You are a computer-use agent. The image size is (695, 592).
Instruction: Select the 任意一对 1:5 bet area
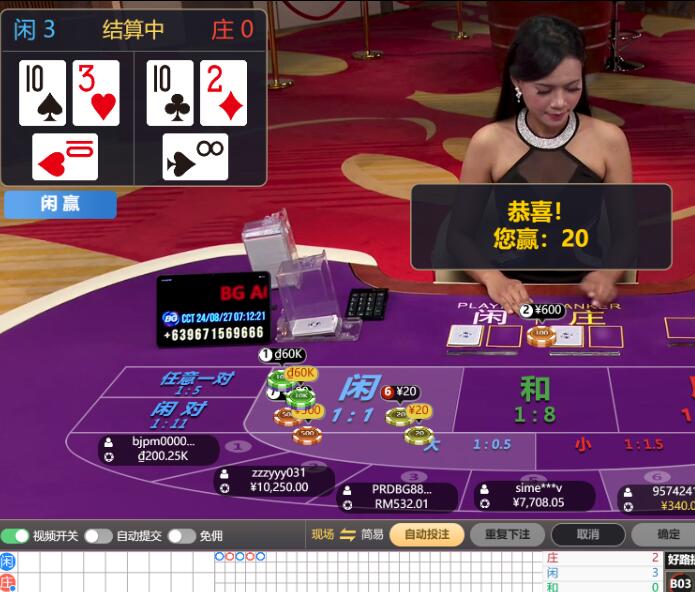coord(195,383)
